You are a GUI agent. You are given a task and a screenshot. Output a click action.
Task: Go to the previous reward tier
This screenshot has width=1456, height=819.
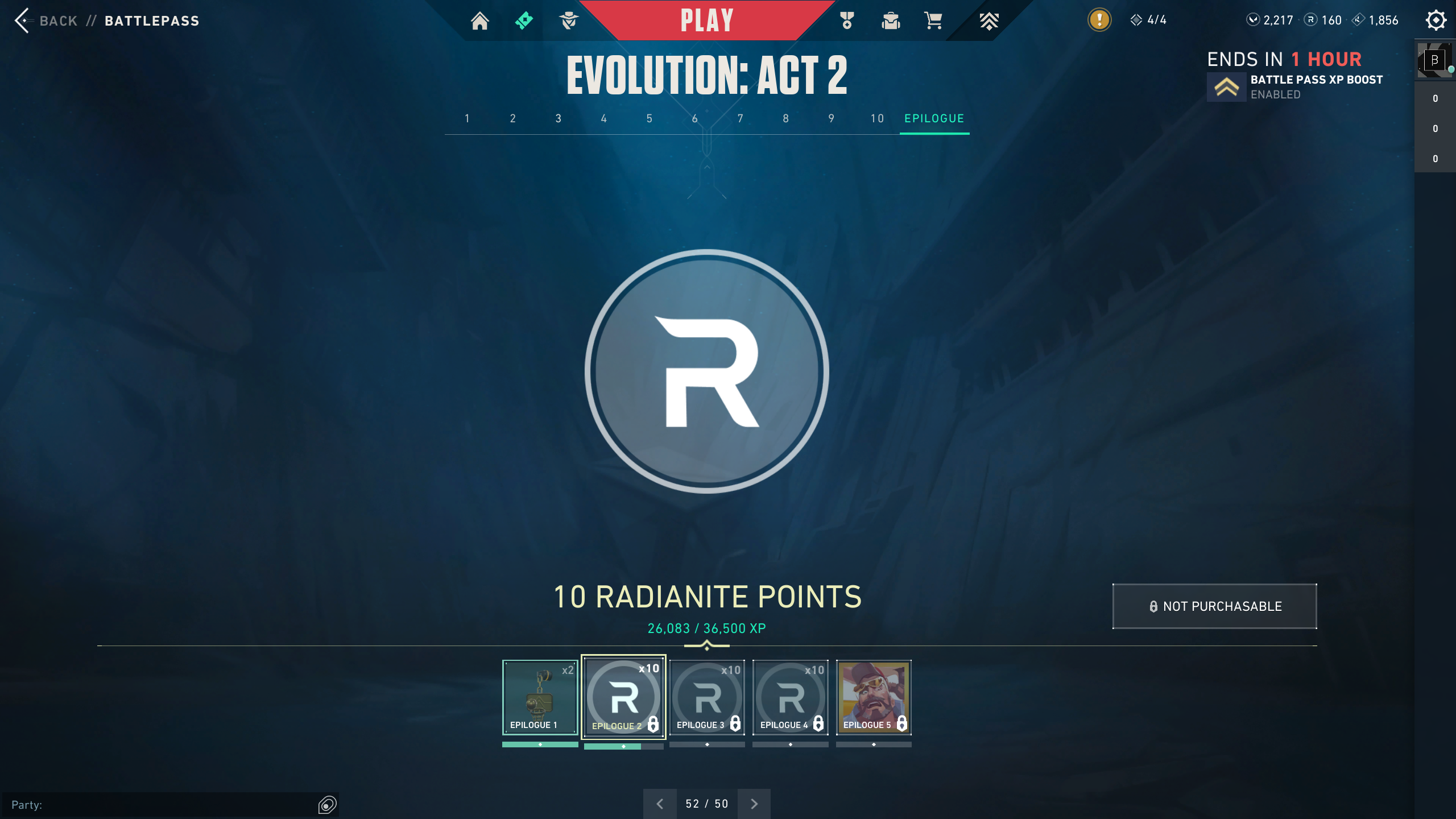point(660,804)
